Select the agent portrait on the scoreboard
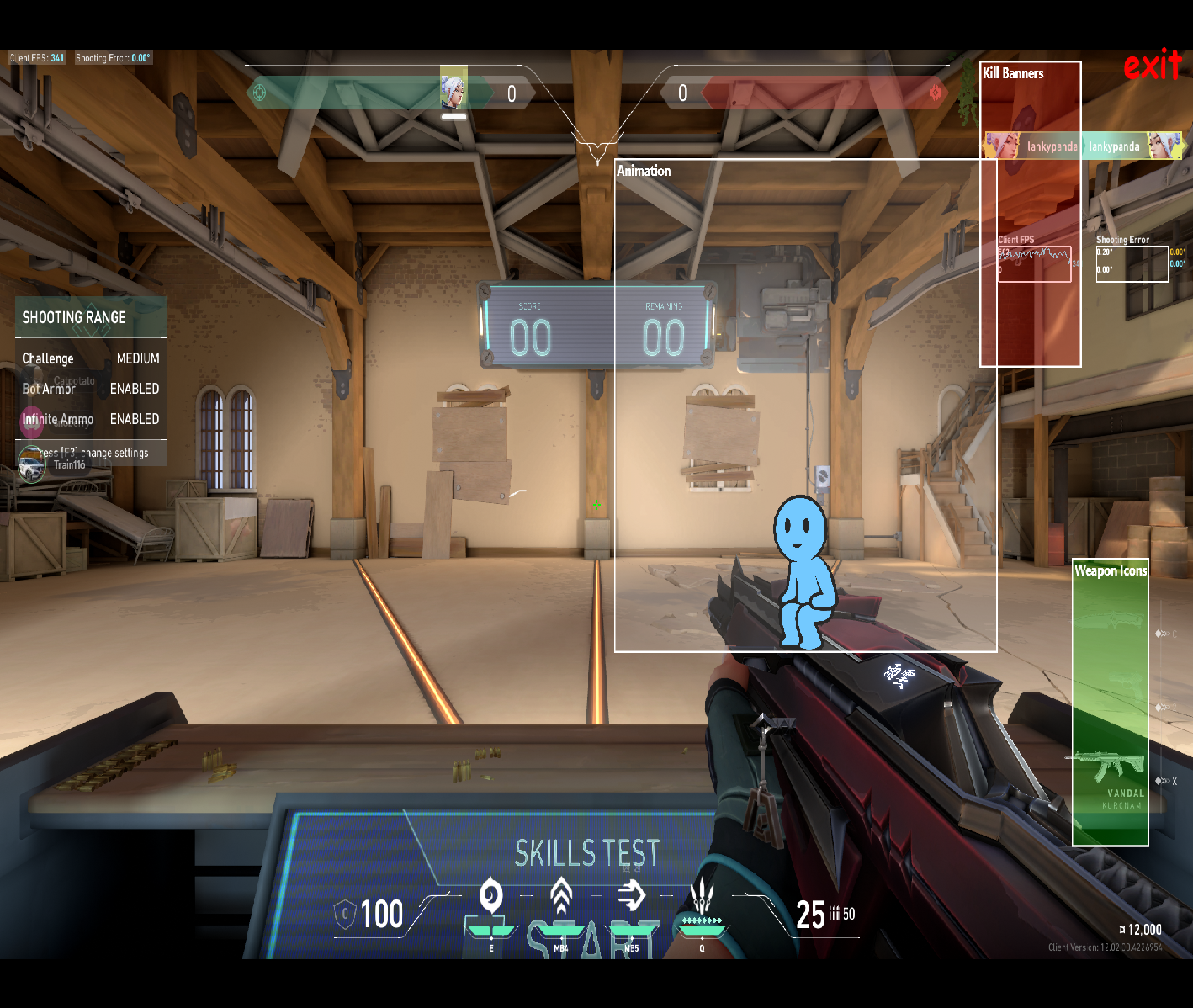Image resolution: width=1193 pixels, height=1008 pixels. click(x=453, y=93)
